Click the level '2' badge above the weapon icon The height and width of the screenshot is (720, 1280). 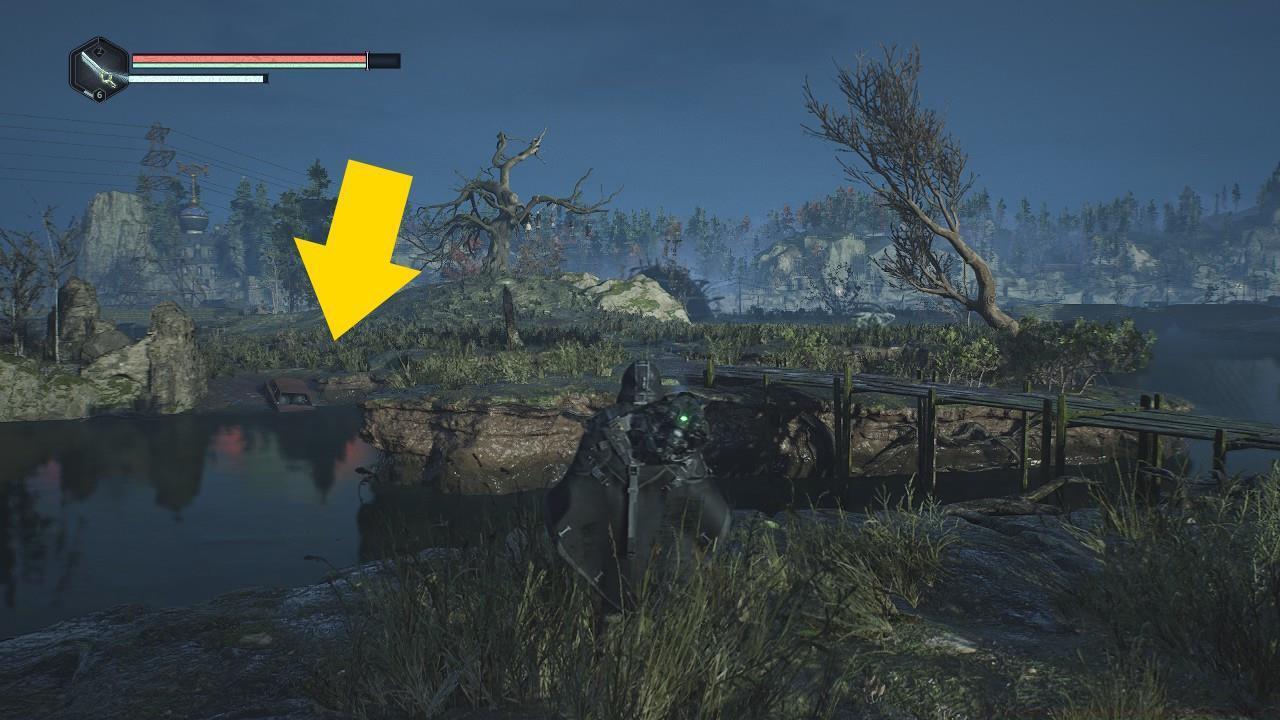[x=99, y=50]
